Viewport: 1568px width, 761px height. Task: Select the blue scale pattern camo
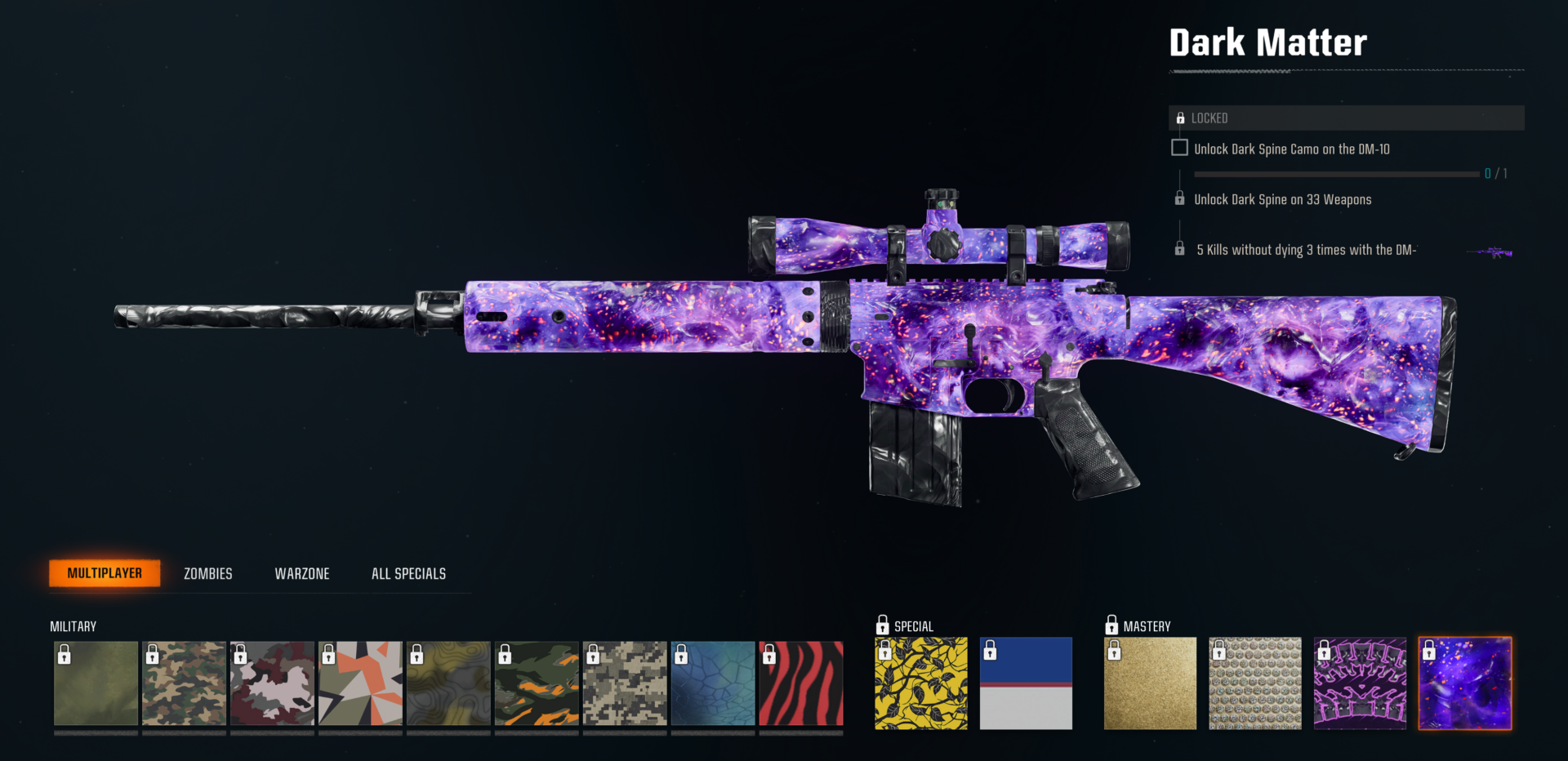tap(714, 683)
